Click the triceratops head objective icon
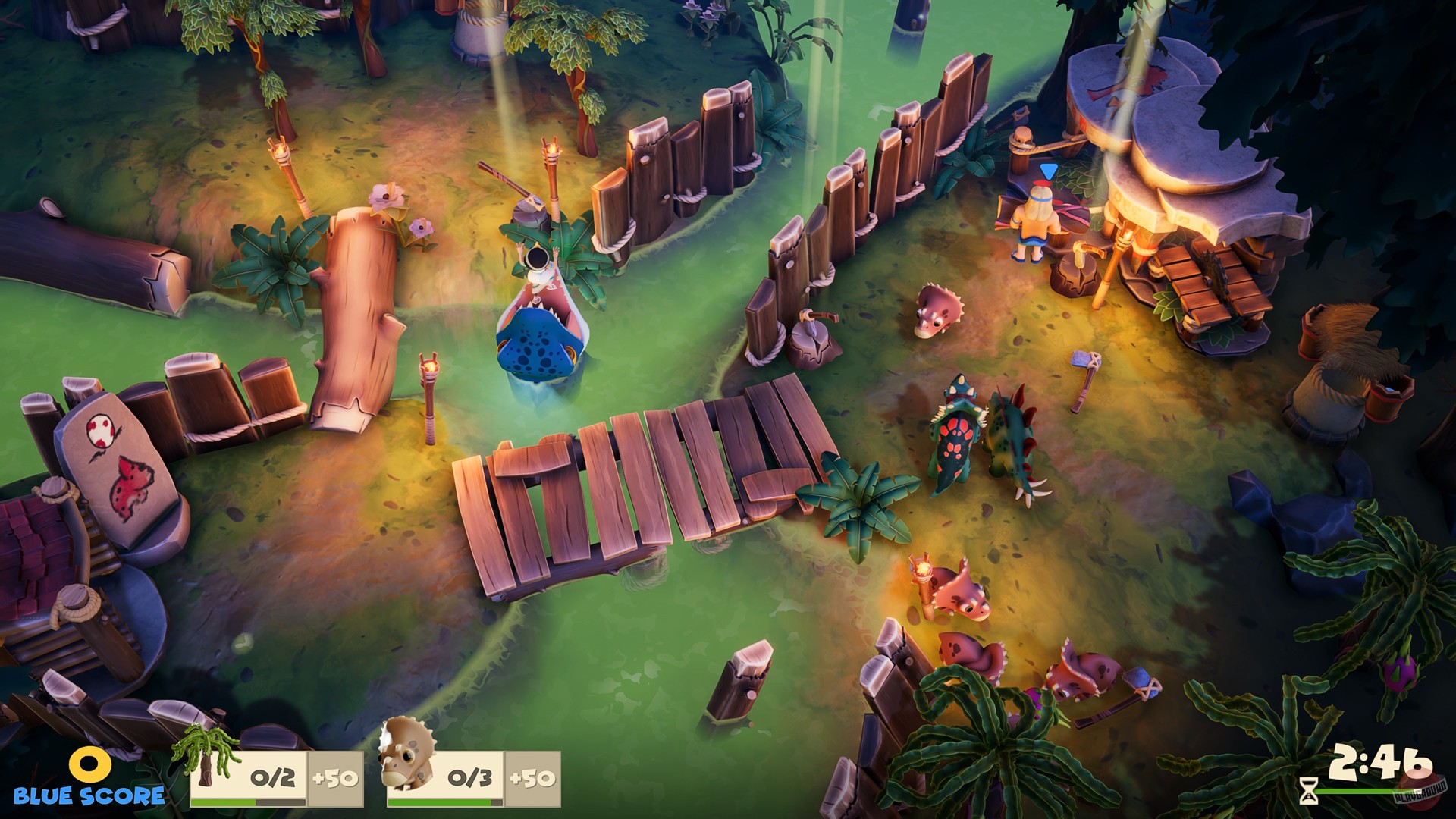Viewport: 1456px width, 819px height. click(x=406, y=758)
